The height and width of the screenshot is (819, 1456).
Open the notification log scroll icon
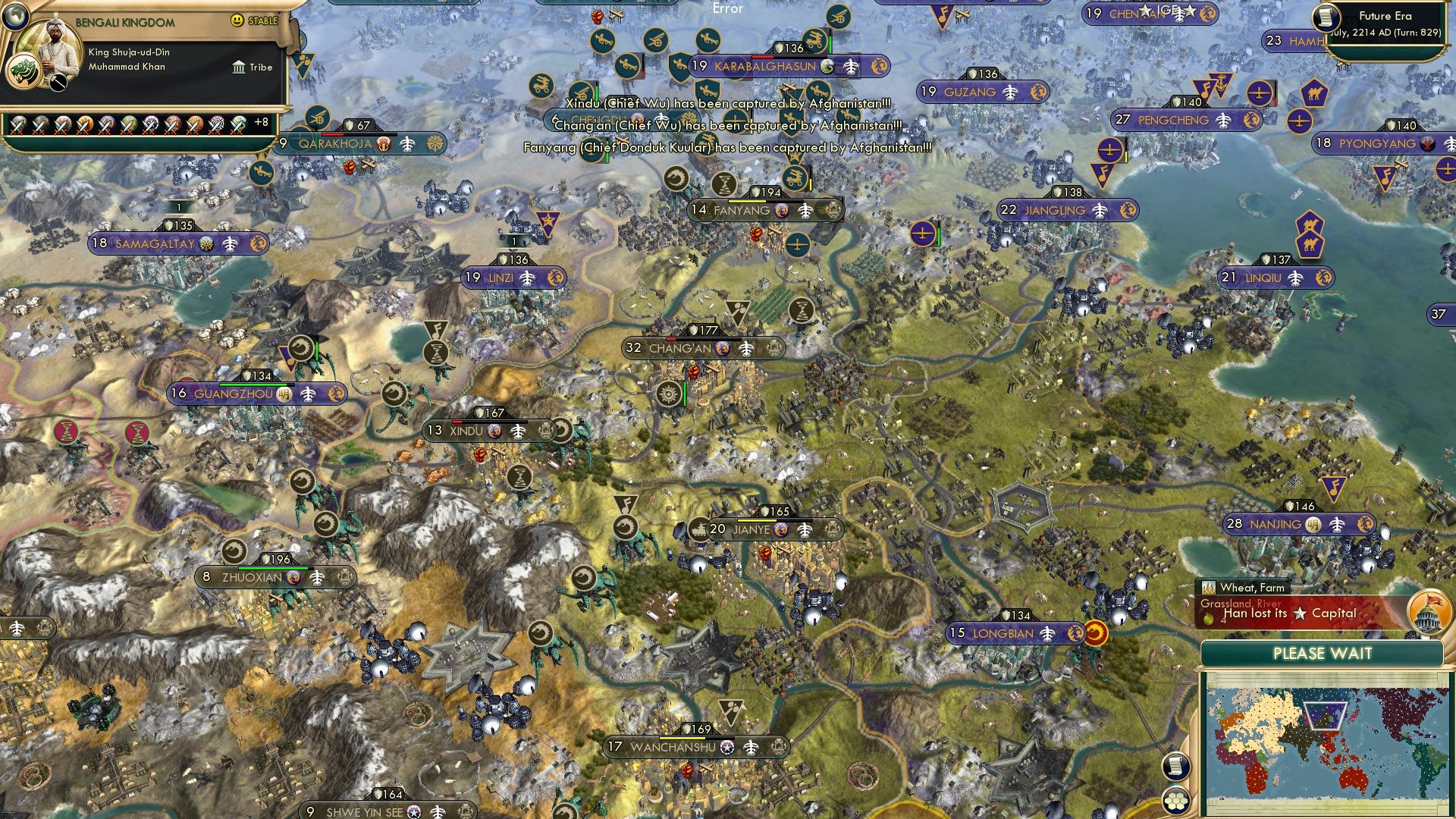point(1175,765)
